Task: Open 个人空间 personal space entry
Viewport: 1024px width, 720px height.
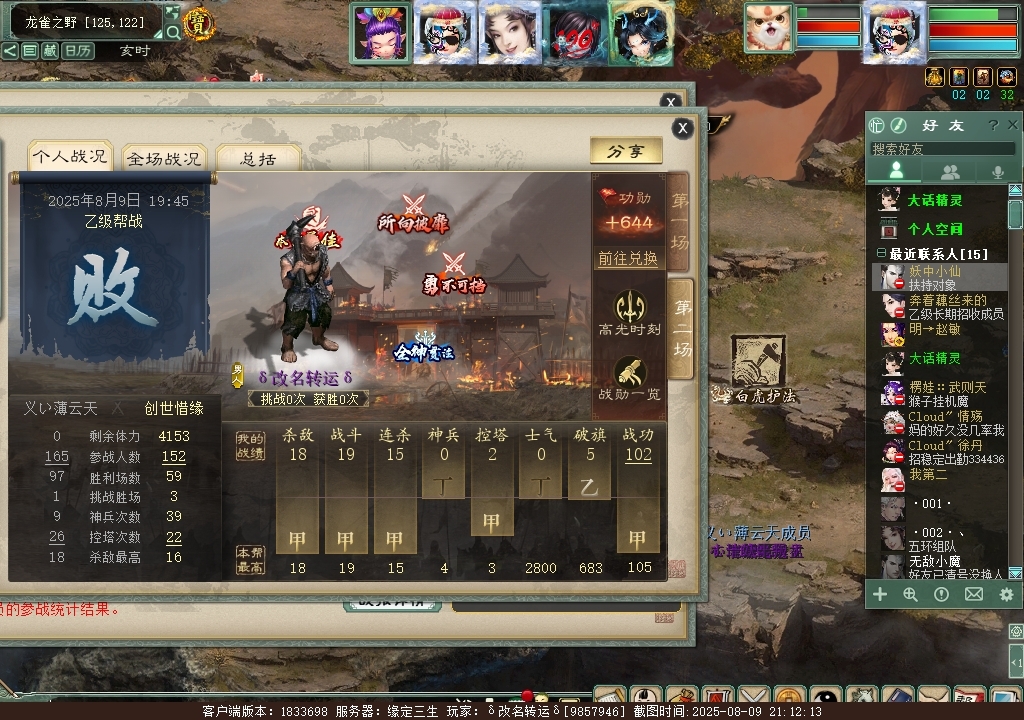Action: [x=934, y=229]
